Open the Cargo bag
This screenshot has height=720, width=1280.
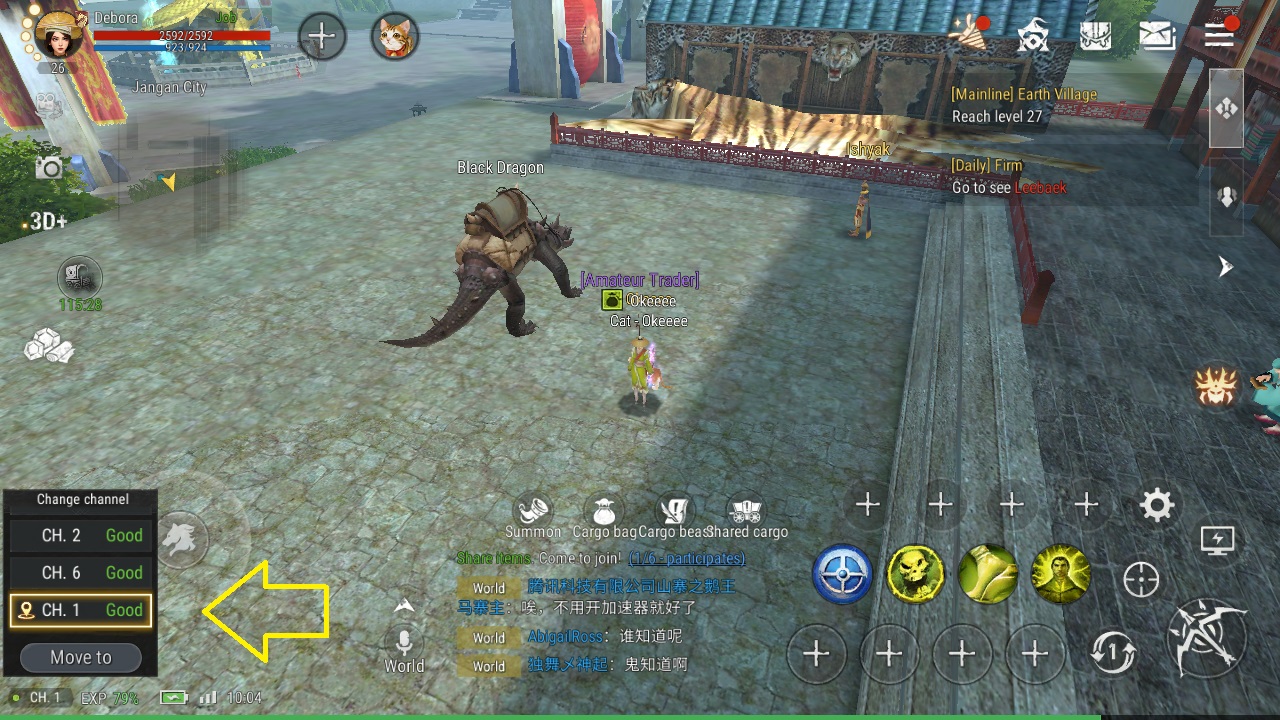[x=604, y=512]
